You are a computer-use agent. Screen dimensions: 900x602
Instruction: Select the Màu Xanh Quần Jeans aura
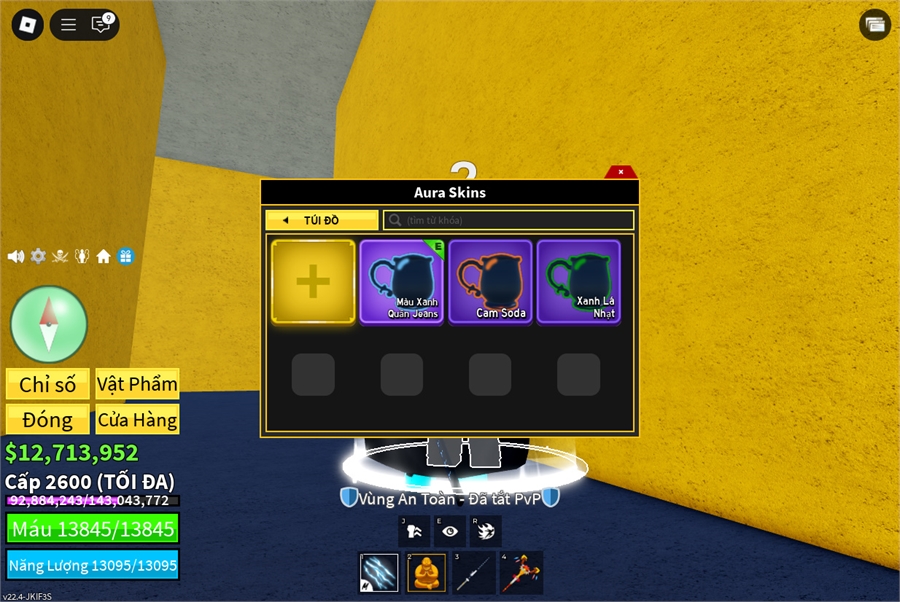click(401, 281)
